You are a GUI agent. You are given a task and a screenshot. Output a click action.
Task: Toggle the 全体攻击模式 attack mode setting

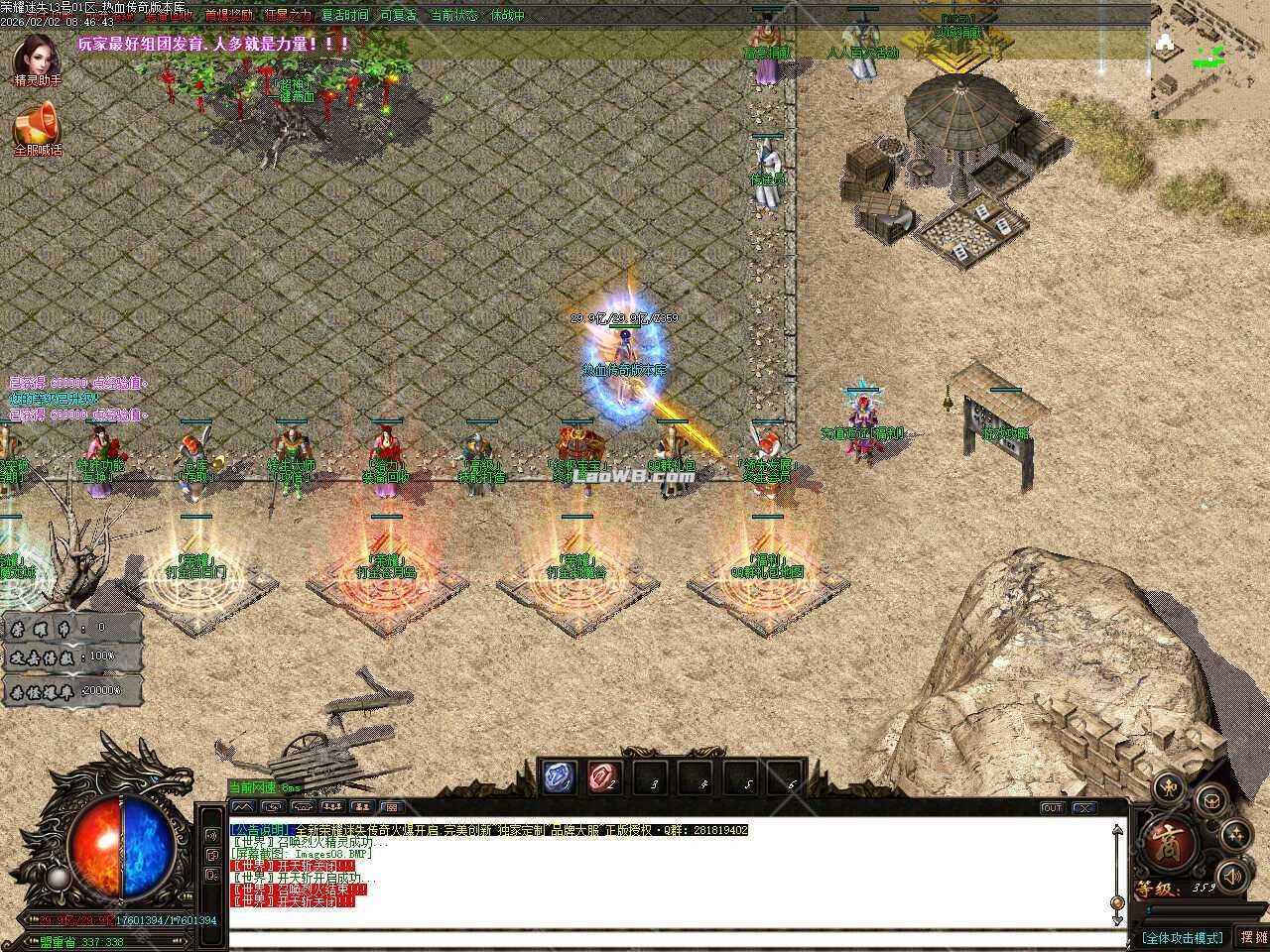pyautogui.click(x=1182, y=936)
